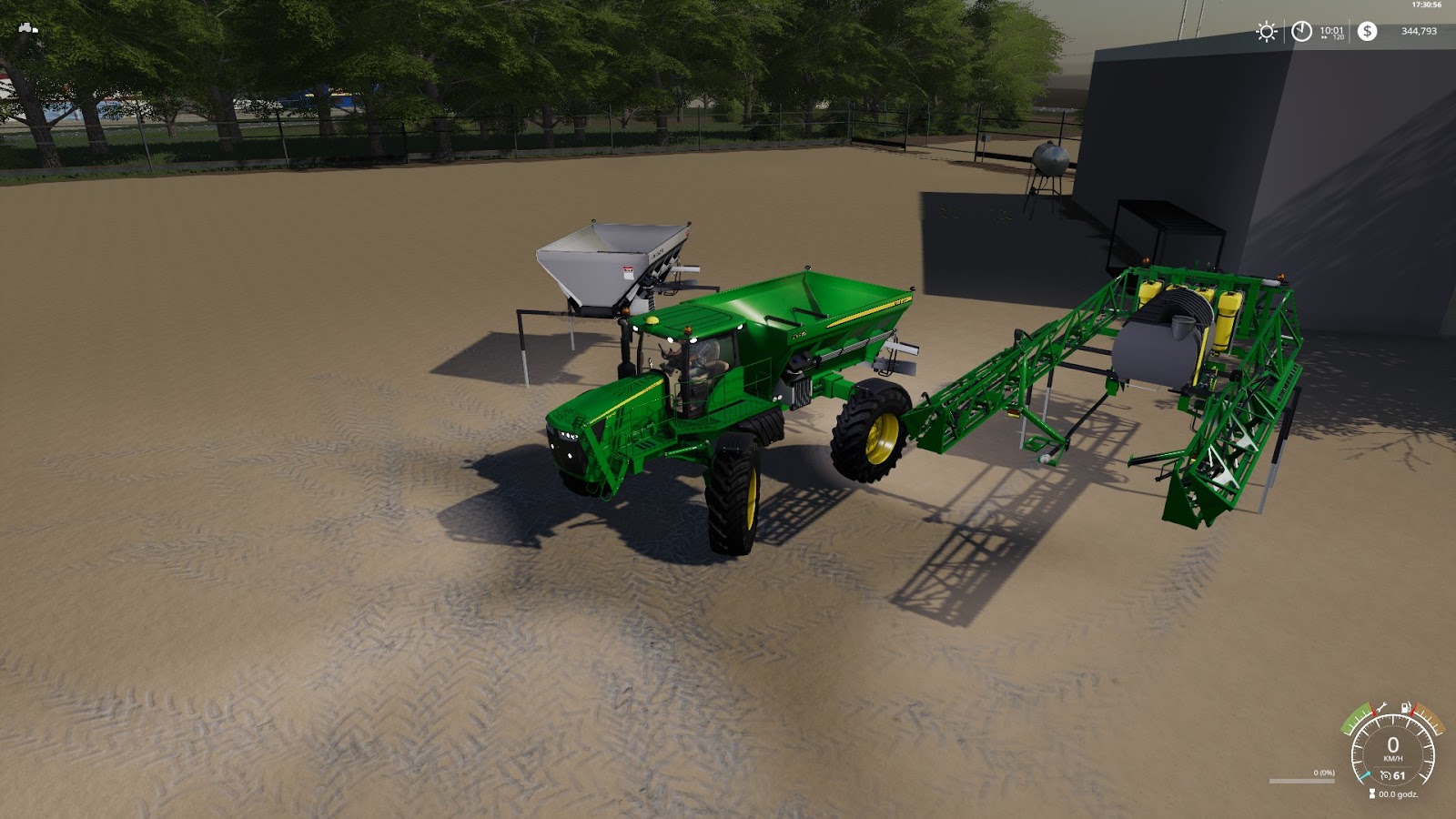
Task: Toggle the cruise control speed 61 display
Action: (1399, 775)
